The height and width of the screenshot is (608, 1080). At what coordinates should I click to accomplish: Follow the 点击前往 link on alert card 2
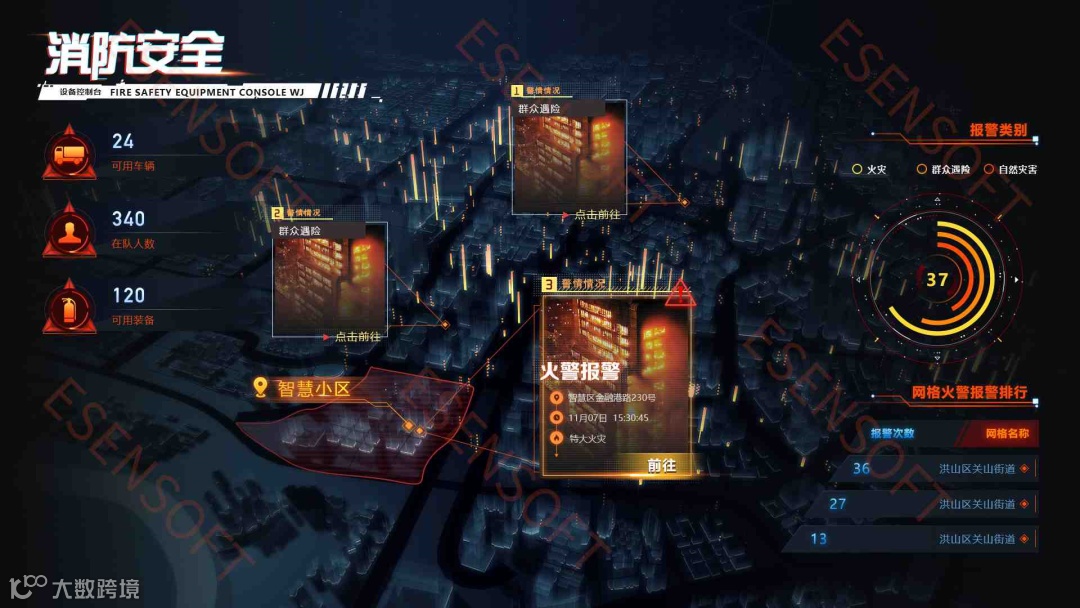(357, 337)
